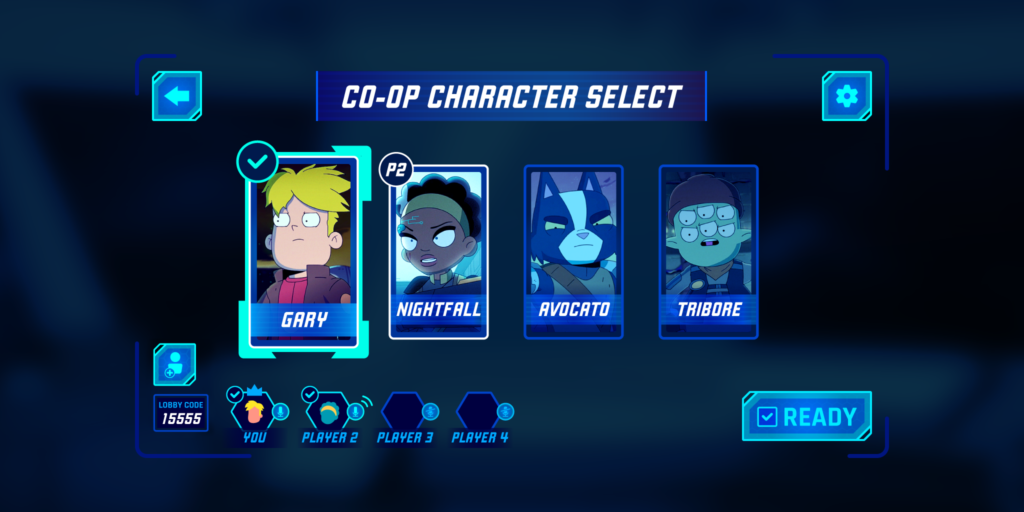
Task: Select the Tribore character card
Action: 708,250
